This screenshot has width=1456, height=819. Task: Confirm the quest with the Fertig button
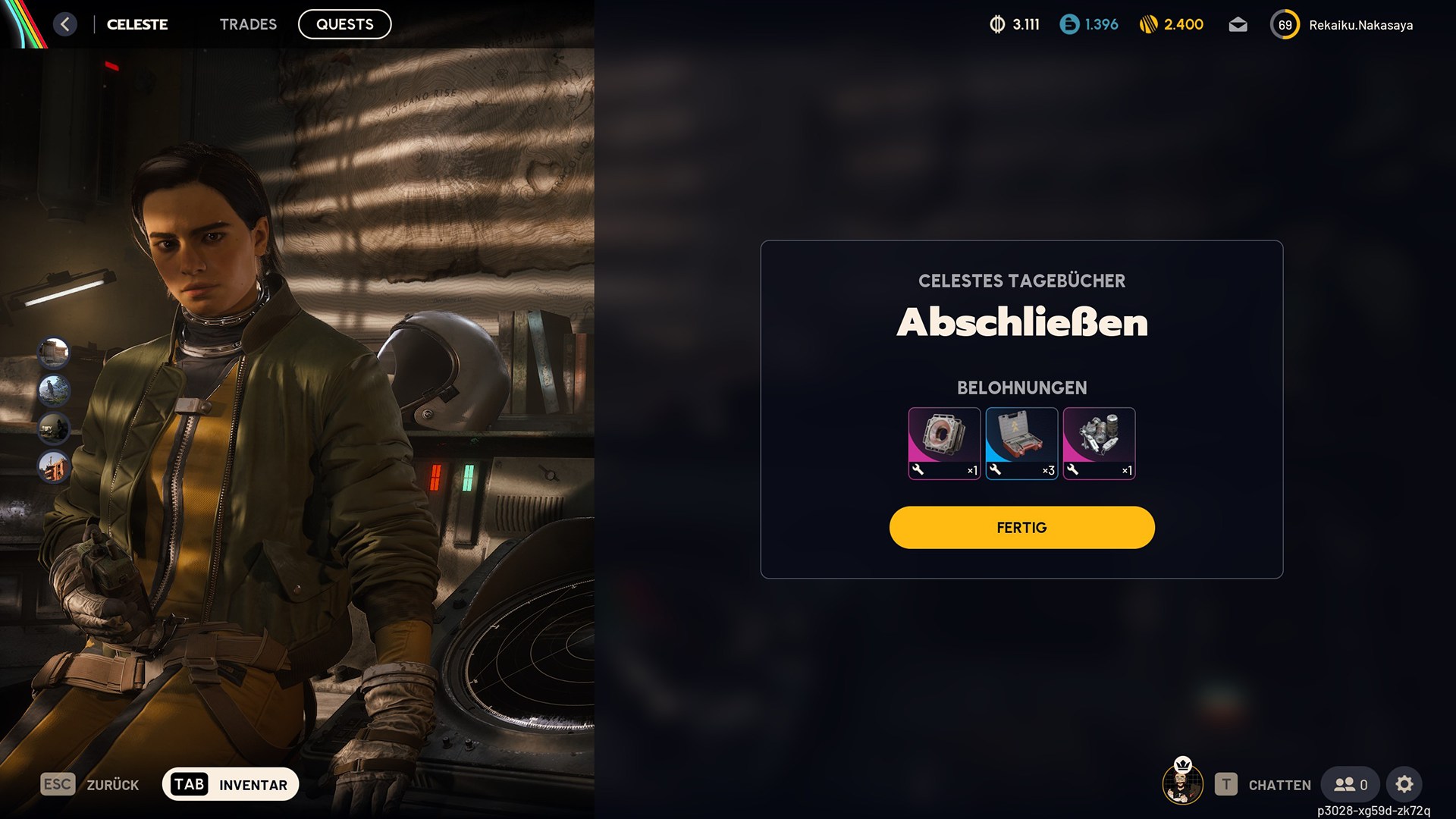pyautogui.click(x=1021, y=528)
